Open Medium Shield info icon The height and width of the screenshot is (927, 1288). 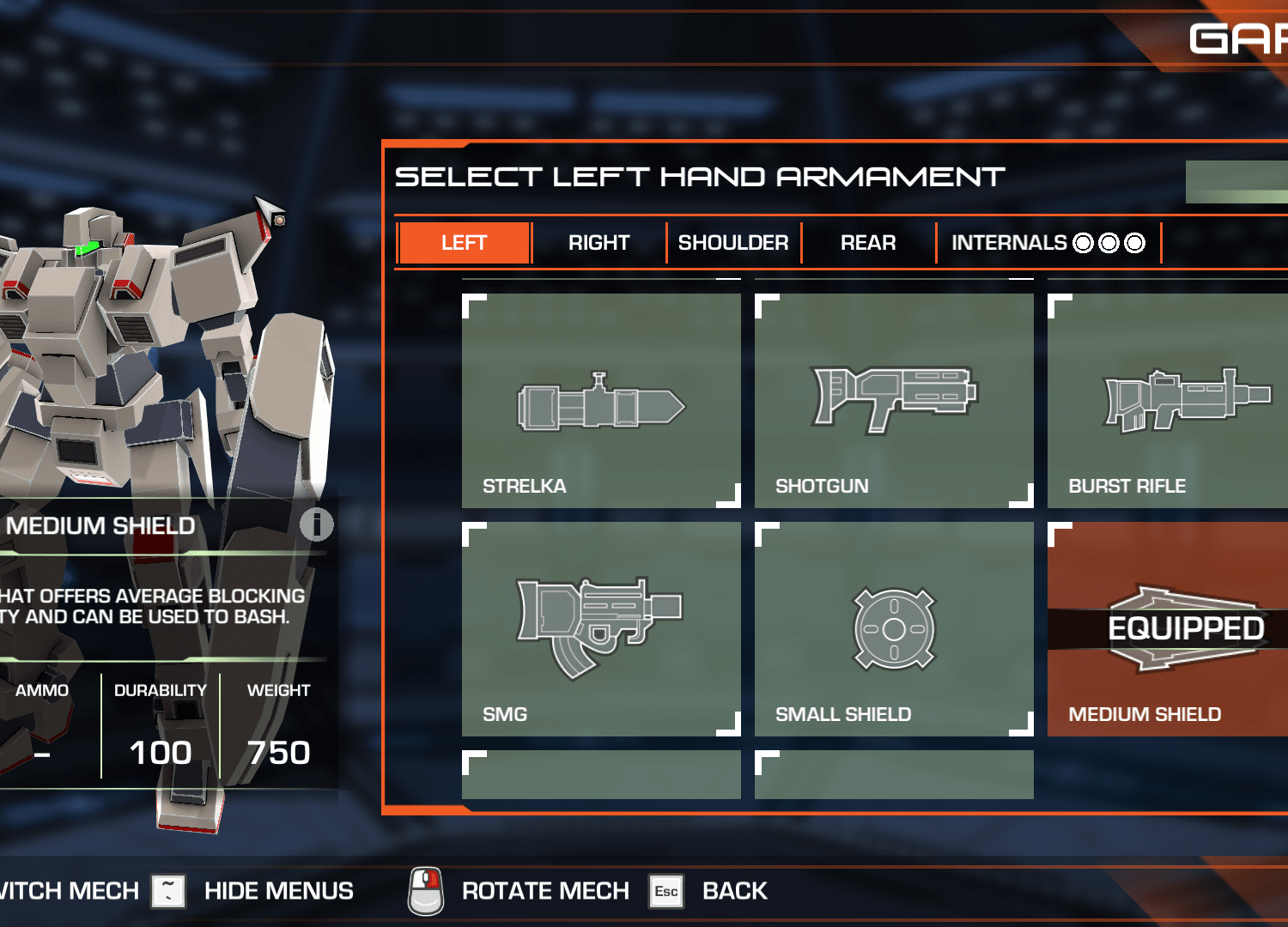[x=316, y=524]
